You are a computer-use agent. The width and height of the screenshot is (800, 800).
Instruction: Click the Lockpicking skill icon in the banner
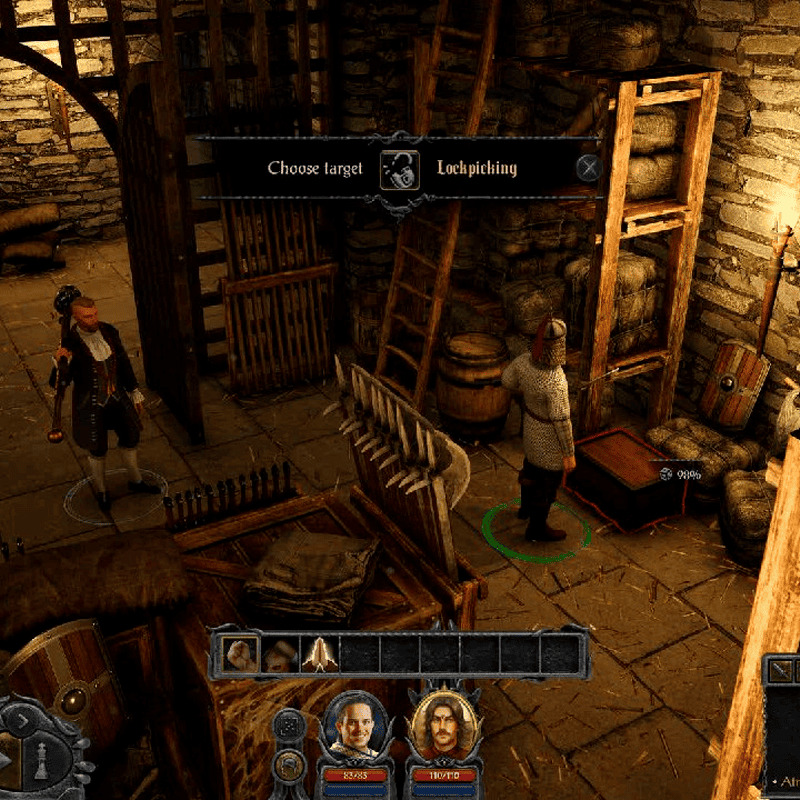(399, 169)
